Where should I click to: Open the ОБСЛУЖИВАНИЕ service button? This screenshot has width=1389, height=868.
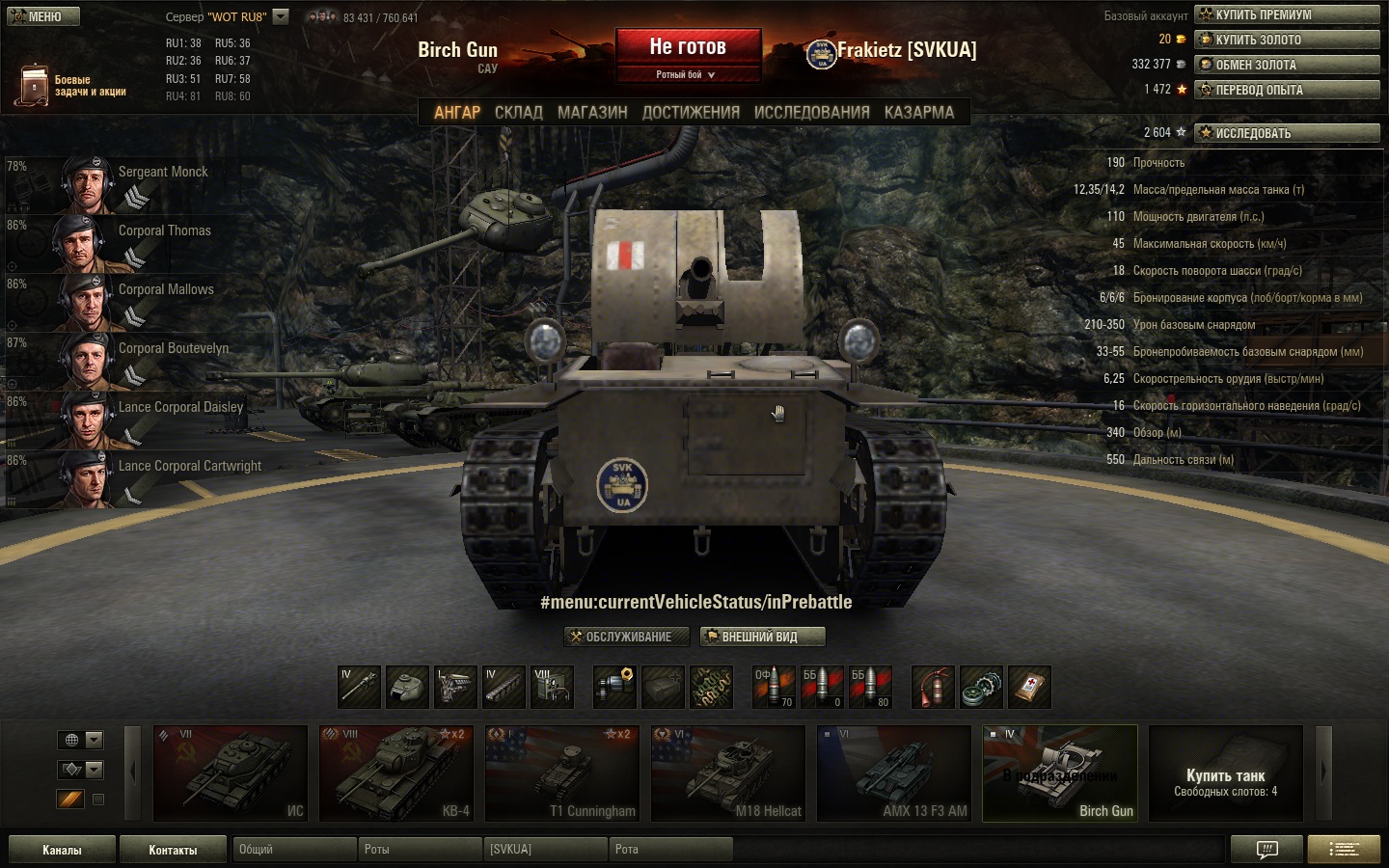(x=627, y=637)
